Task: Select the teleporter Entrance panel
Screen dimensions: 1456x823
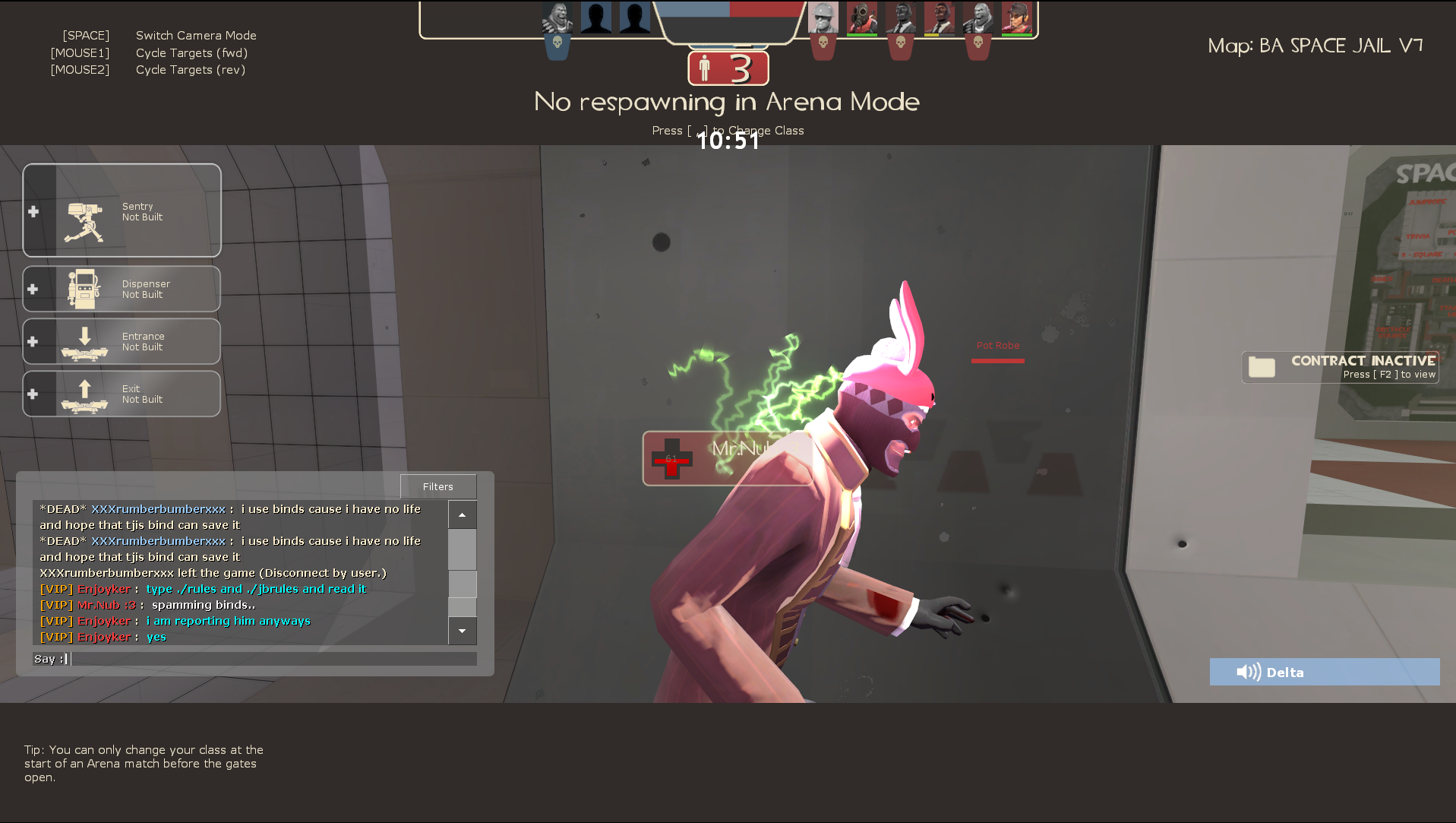Action: click(122, 341)
